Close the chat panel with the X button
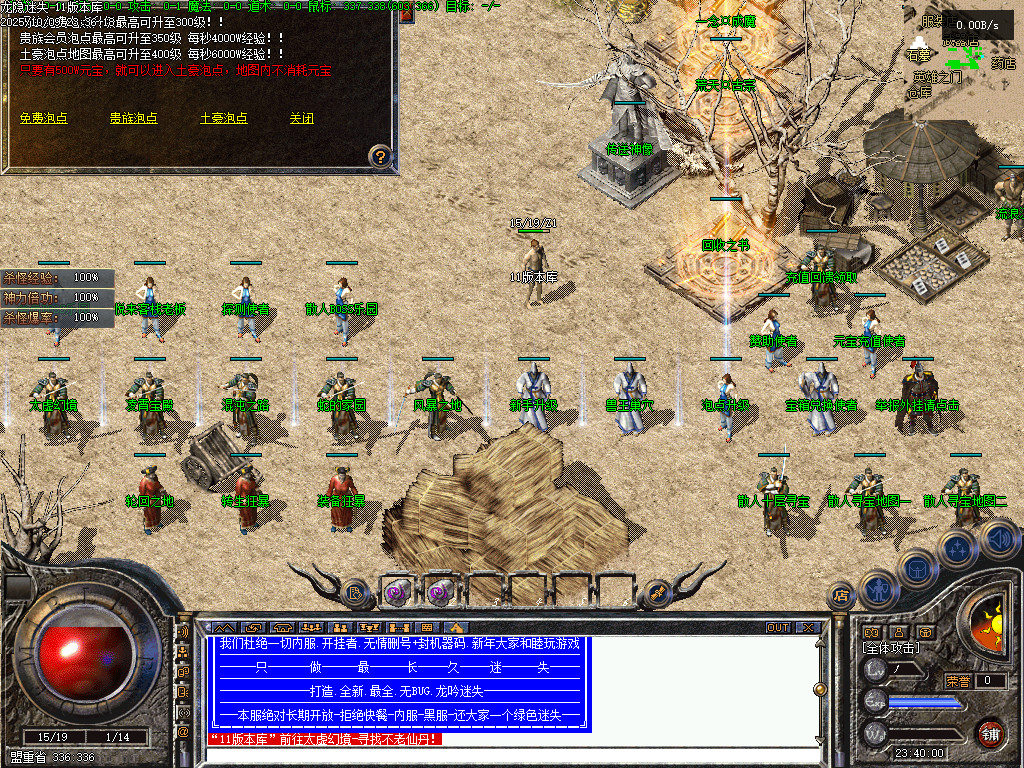This screenshot has height=768, width=1024. pyautogui.click(x=808, y=628)
